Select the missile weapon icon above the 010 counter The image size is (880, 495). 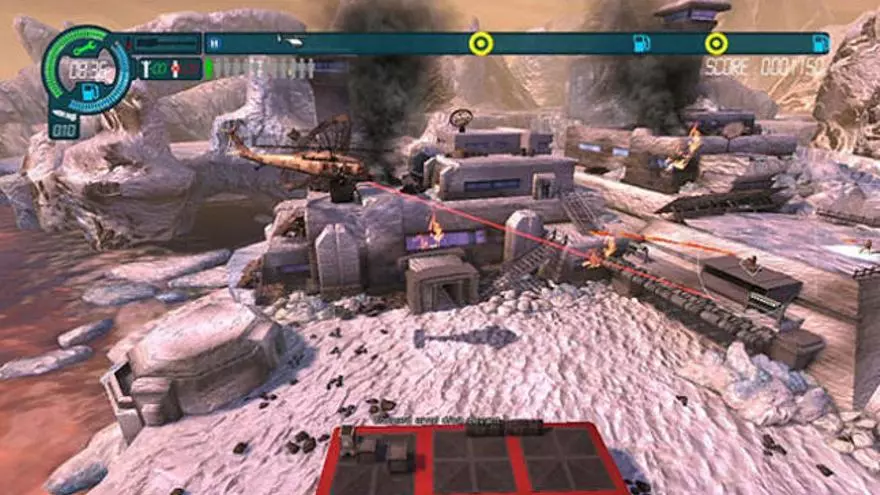click(x=62, y=114)
